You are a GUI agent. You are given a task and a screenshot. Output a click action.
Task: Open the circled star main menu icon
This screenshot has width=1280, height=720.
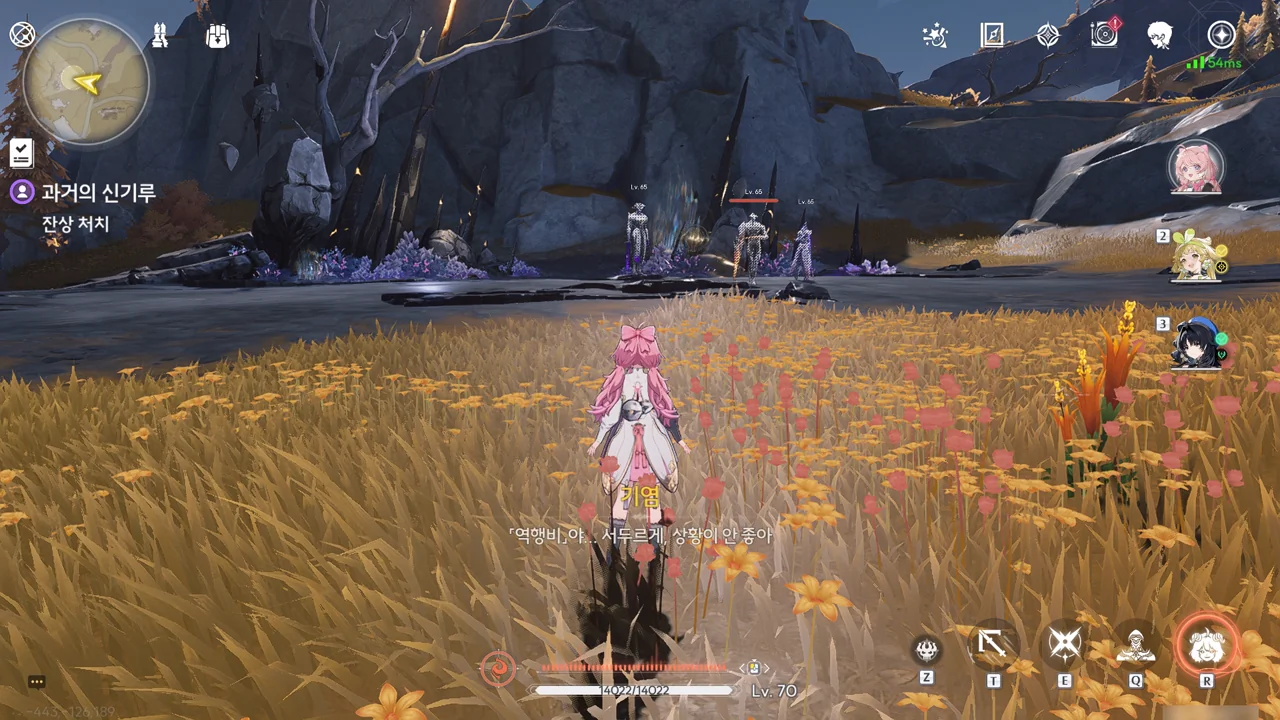click(1221, 36)
